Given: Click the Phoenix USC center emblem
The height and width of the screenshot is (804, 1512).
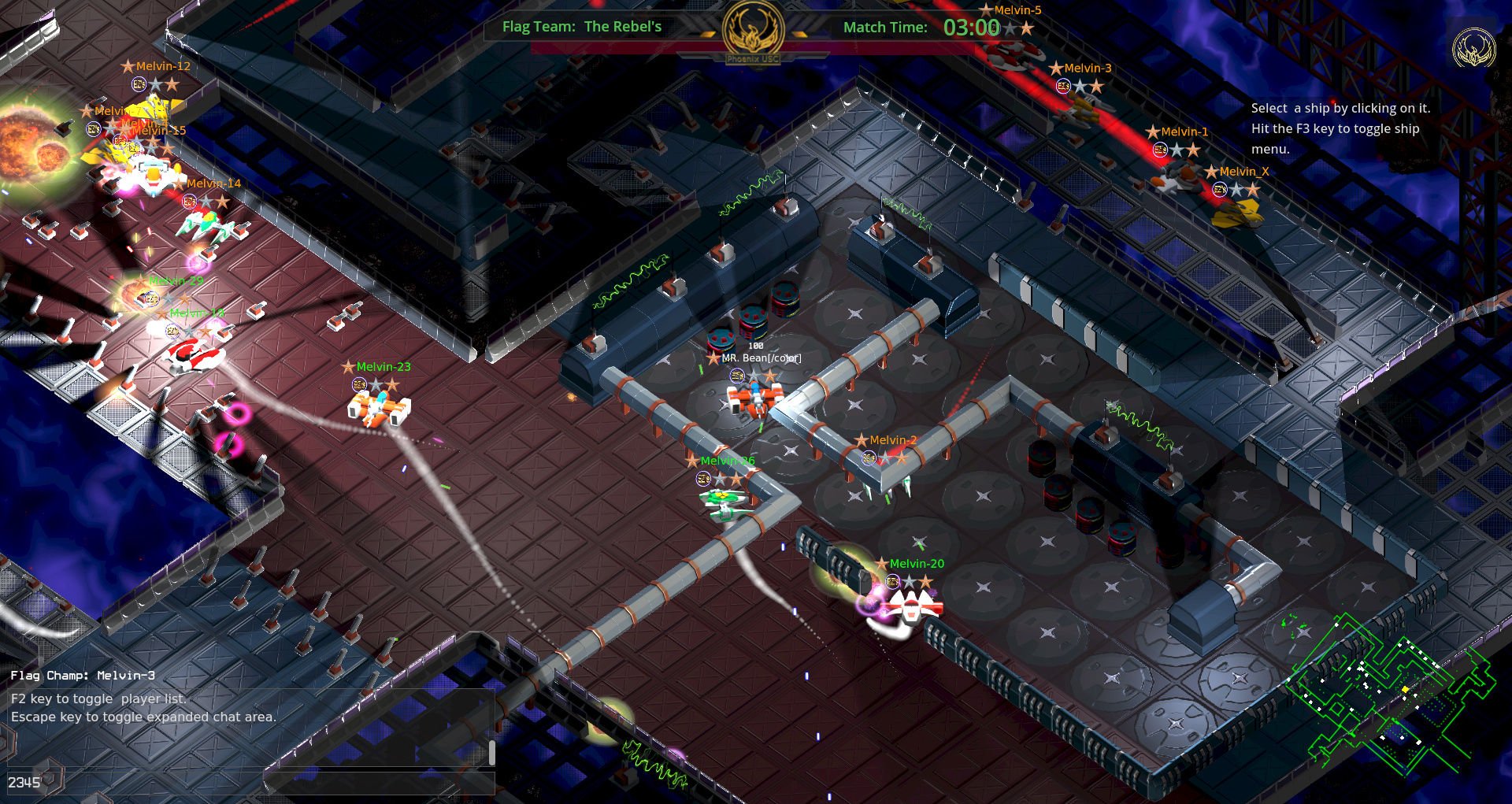Looking at the screenshot, I should click(753, 31).
